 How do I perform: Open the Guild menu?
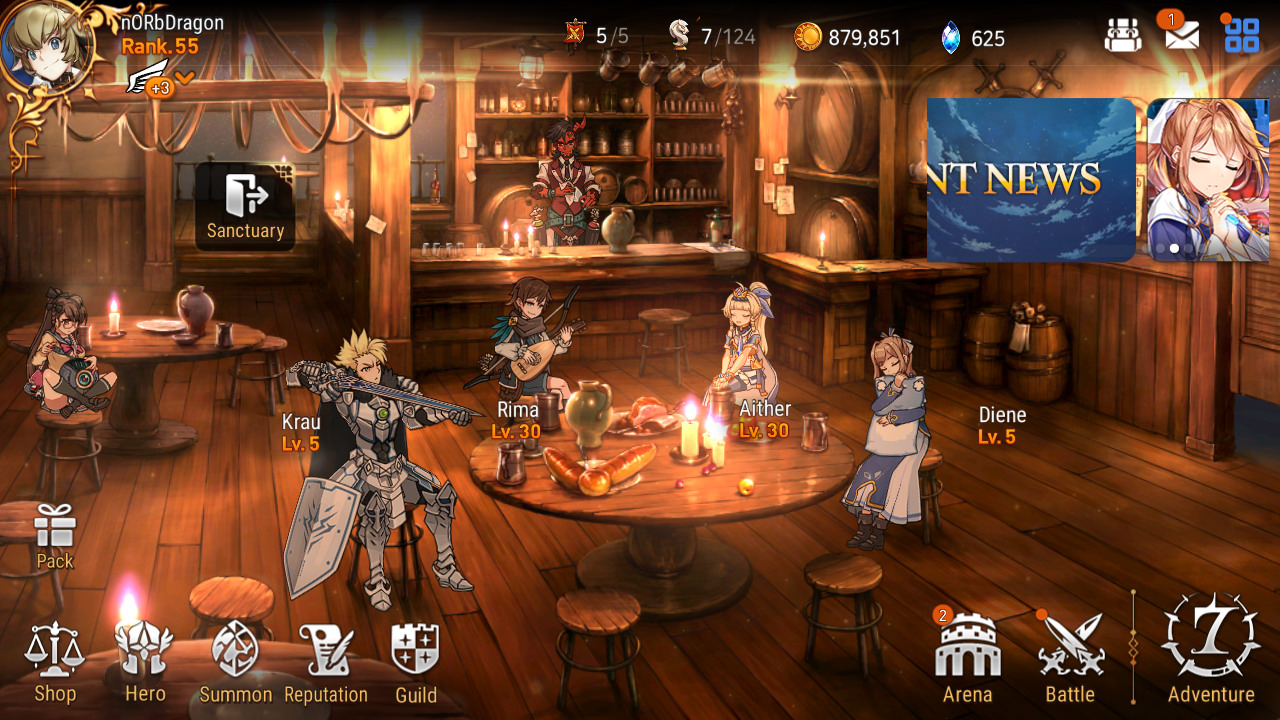[x=416, y=662]
